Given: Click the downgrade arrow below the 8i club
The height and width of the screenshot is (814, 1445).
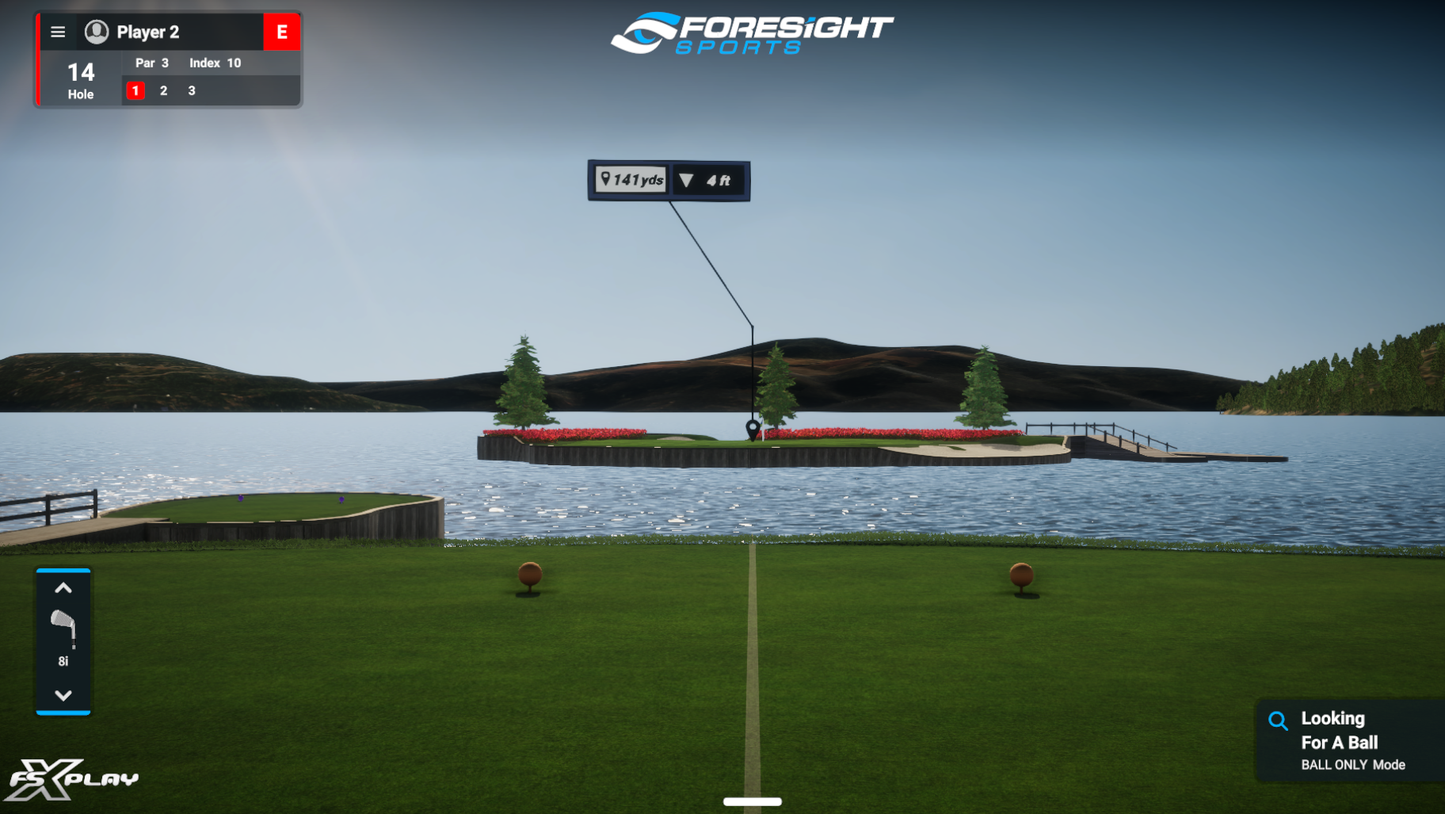Looking at the screenshot, I should [63, 696].
